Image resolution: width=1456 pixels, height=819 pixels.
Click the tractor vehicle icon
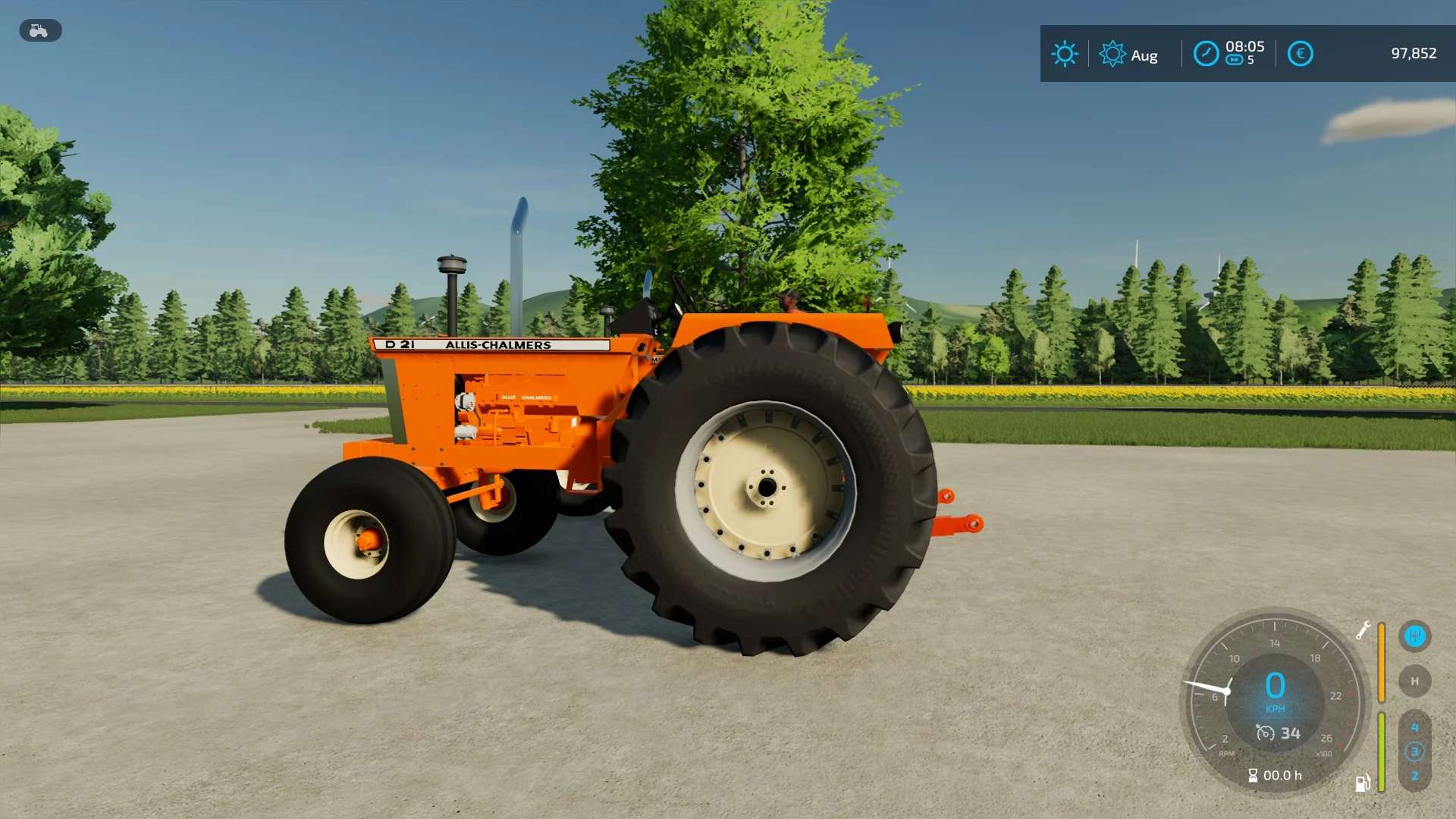[x=39, y=30]
